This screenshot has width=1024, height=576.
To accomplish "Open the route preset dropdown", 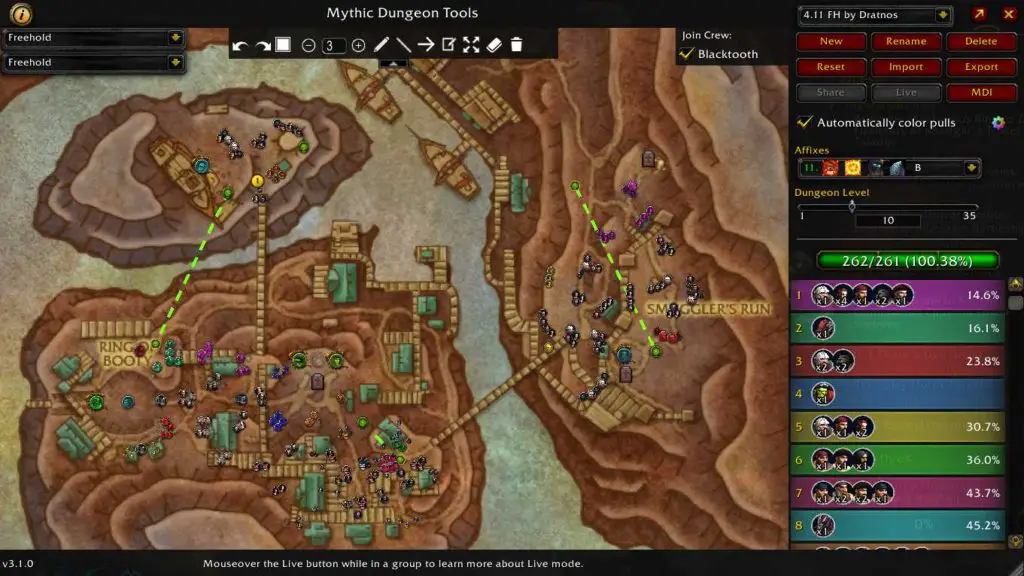I will tap(942, 15).
